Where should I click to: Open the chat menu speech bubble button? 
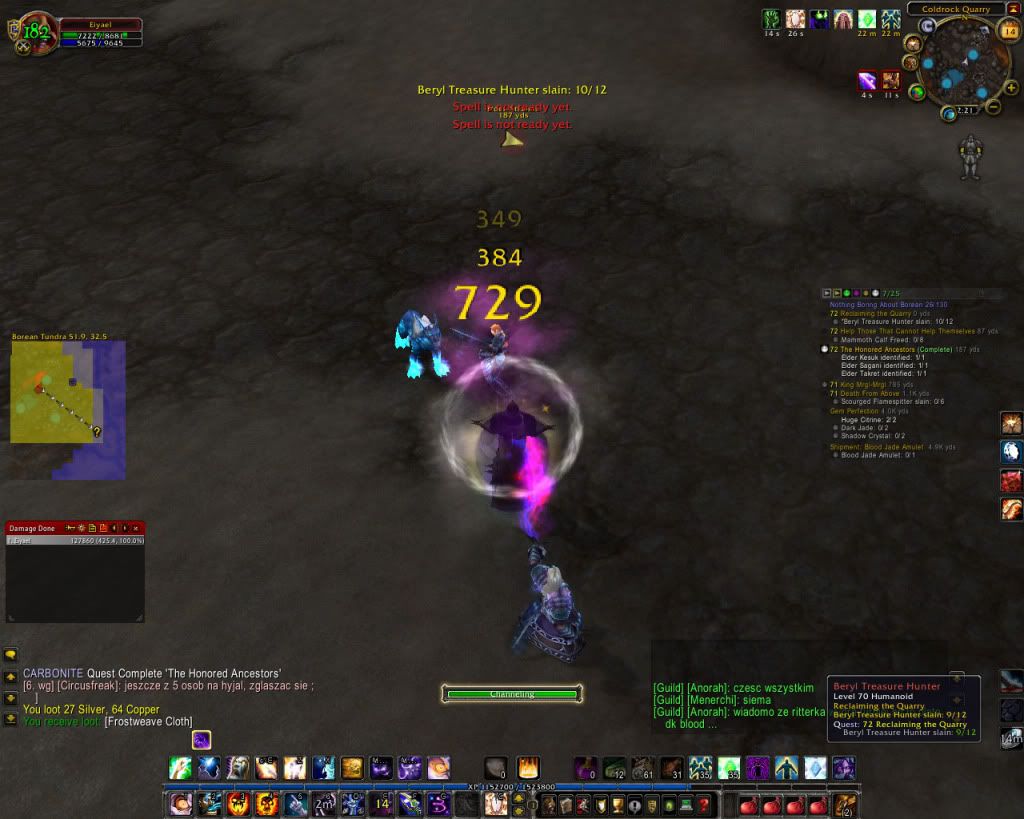click(x=11, y=655)
